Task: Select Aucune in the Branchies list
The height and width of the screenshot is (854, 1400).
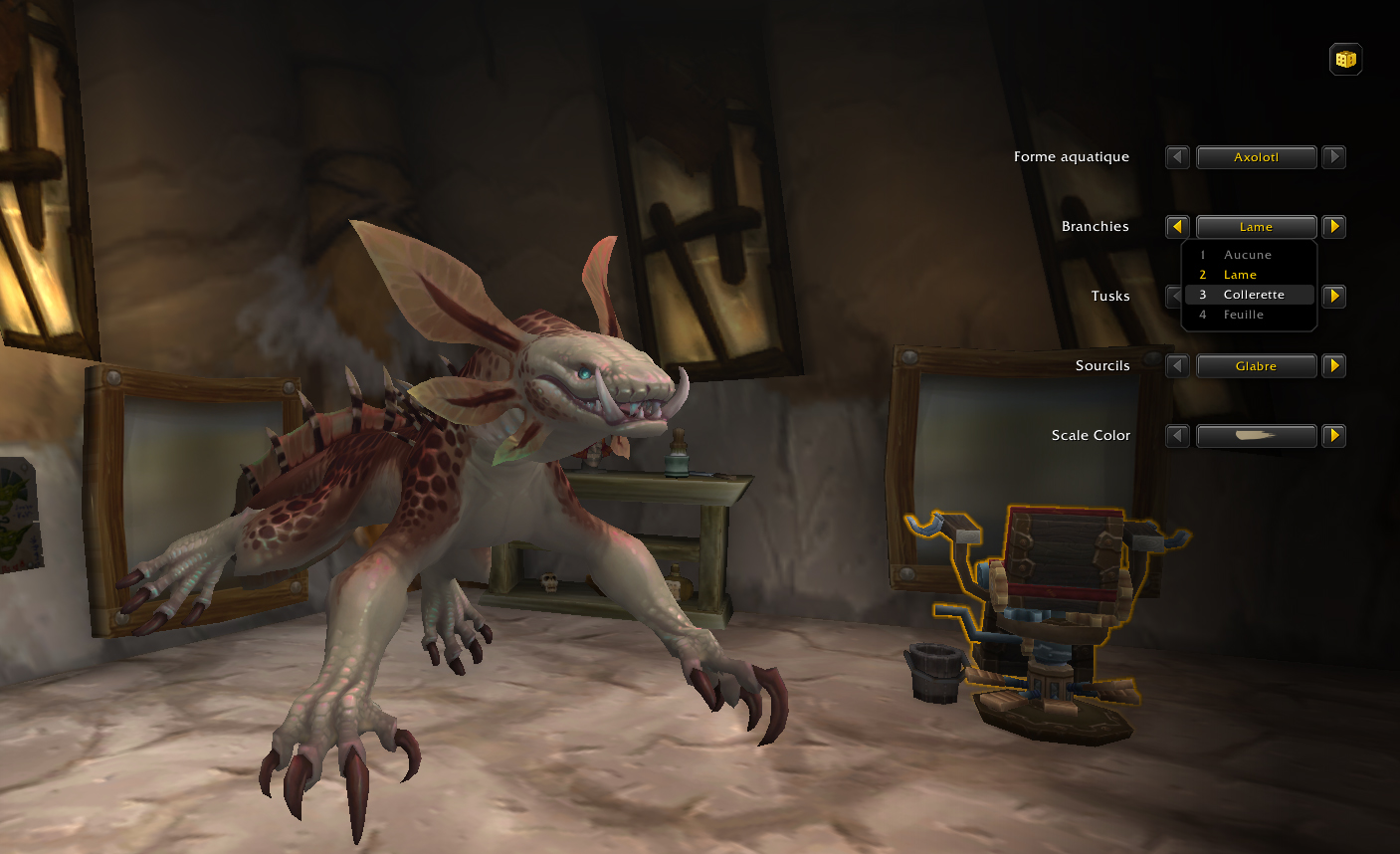Action: [x=1248, y=255]
